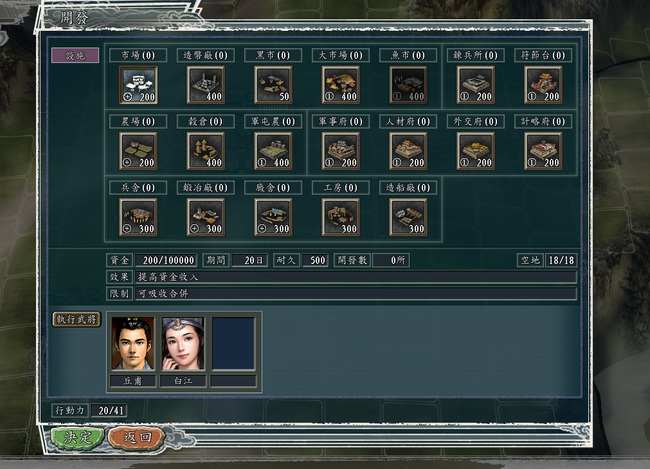Select the 造船廠 shipyard building
This screenshot has width=650, height=469.
coord(408,216)
